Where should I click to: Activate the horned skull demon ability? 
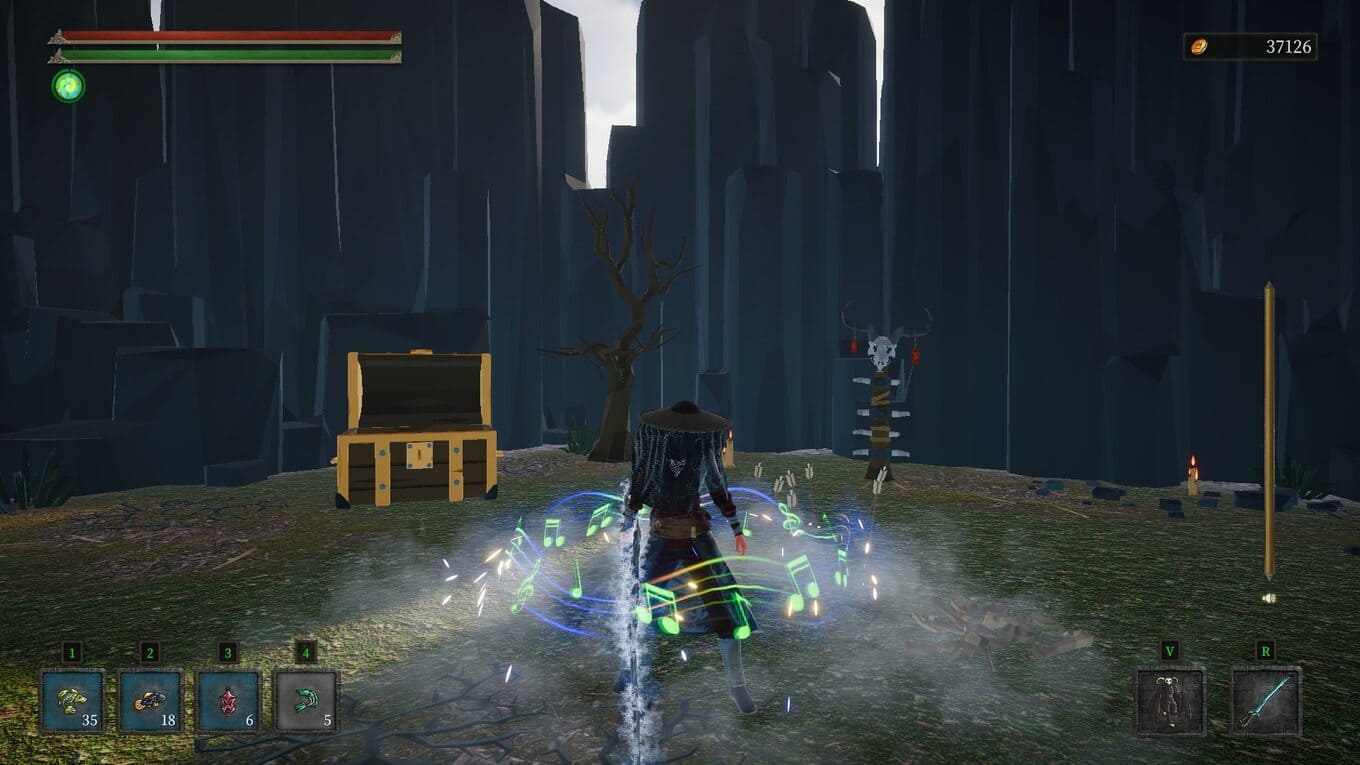click(1169, 701)
